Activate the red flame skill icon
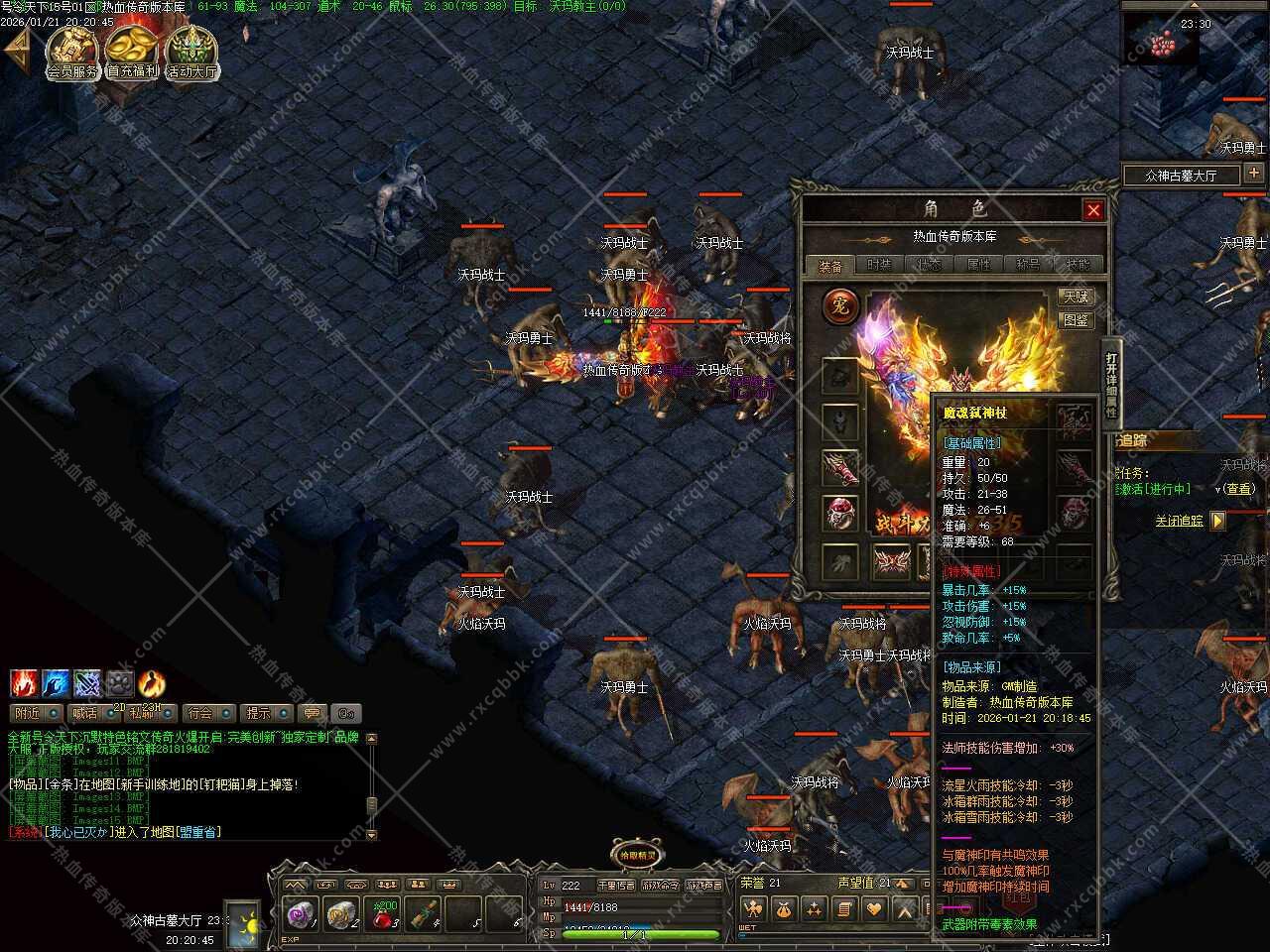Viewport: 1270px width, 952px height. pos(24,683)
